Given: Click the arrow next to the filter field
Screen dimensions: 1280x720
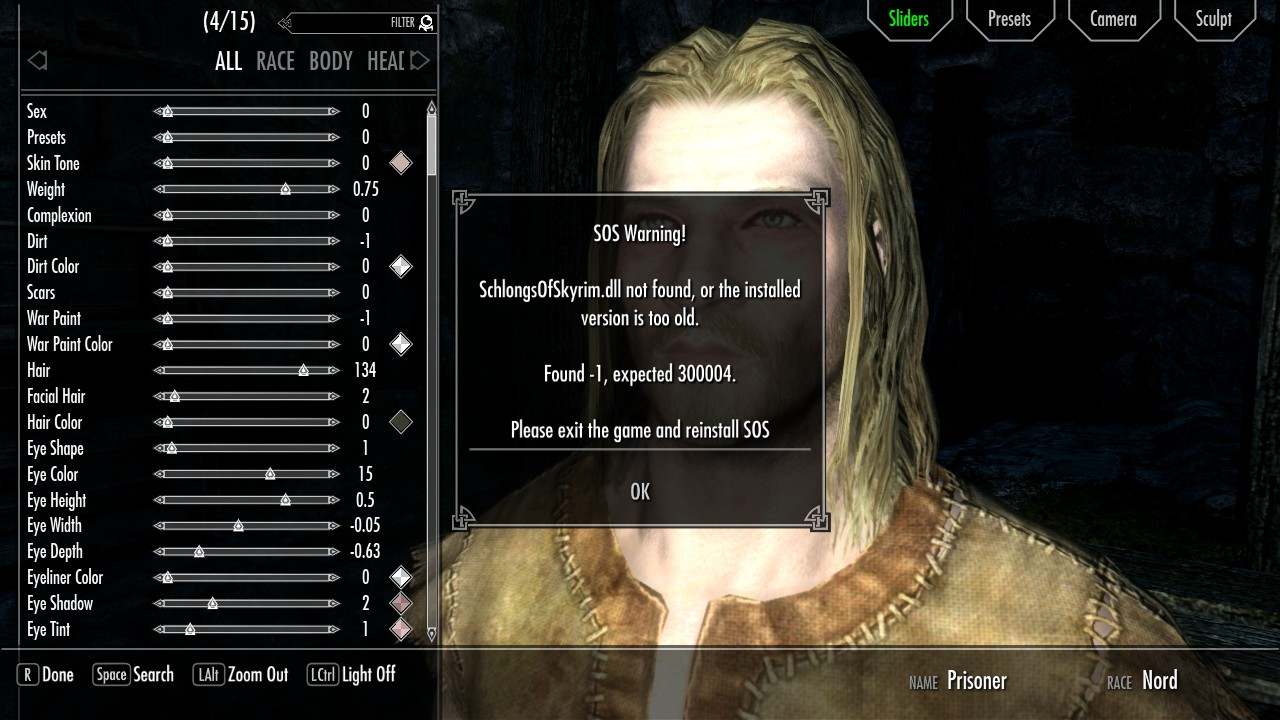Looking at the screenshot, I should pyautogui.click(x=287, y=22).
